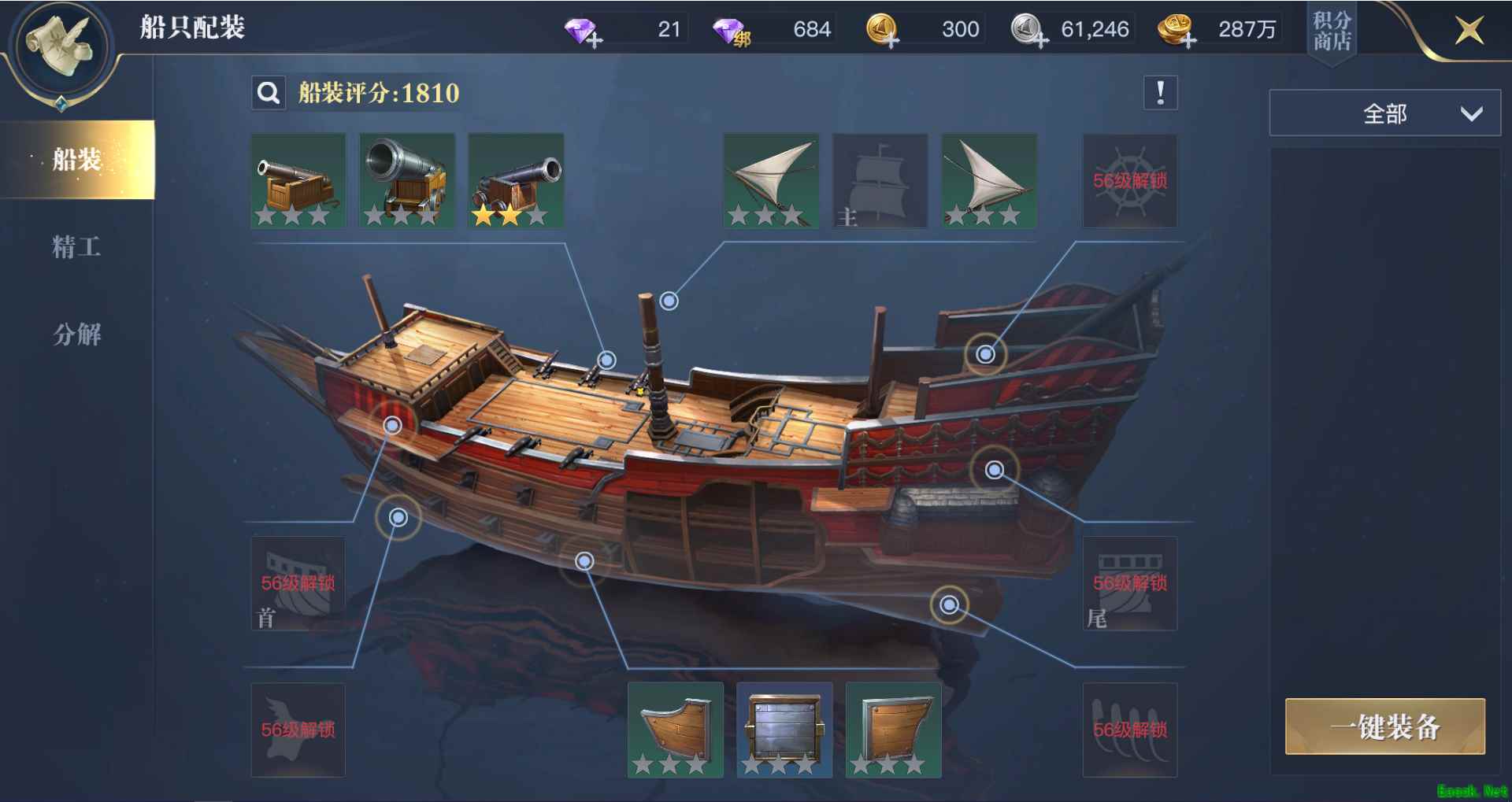
Task: Open the 精工 tab
Action: [x=76, y=247]
